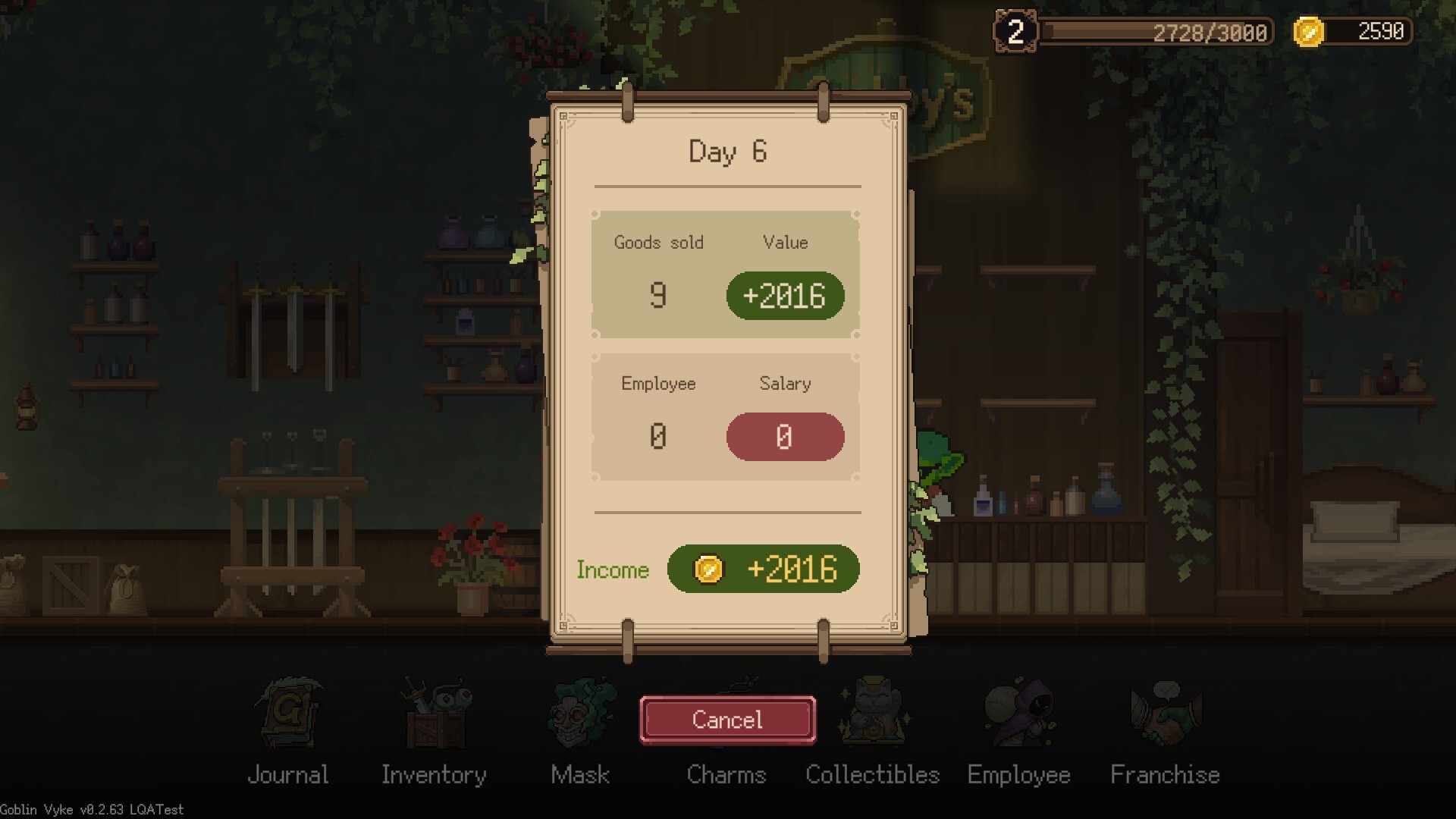This screenshot has width=1456, height=819.
Task: Click the Income +2016 pill
Action: (764, 570)
